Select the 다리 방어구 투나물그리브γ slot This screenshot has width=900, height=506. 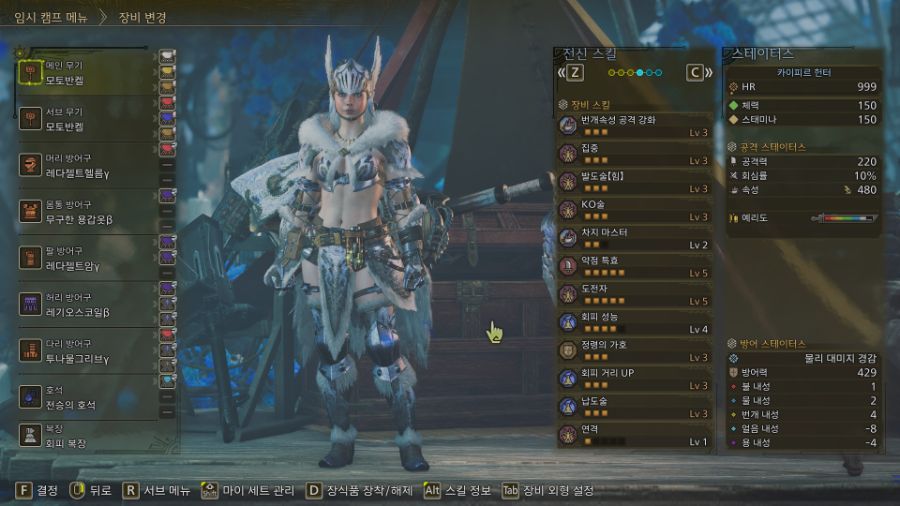[x=85, y=351]
